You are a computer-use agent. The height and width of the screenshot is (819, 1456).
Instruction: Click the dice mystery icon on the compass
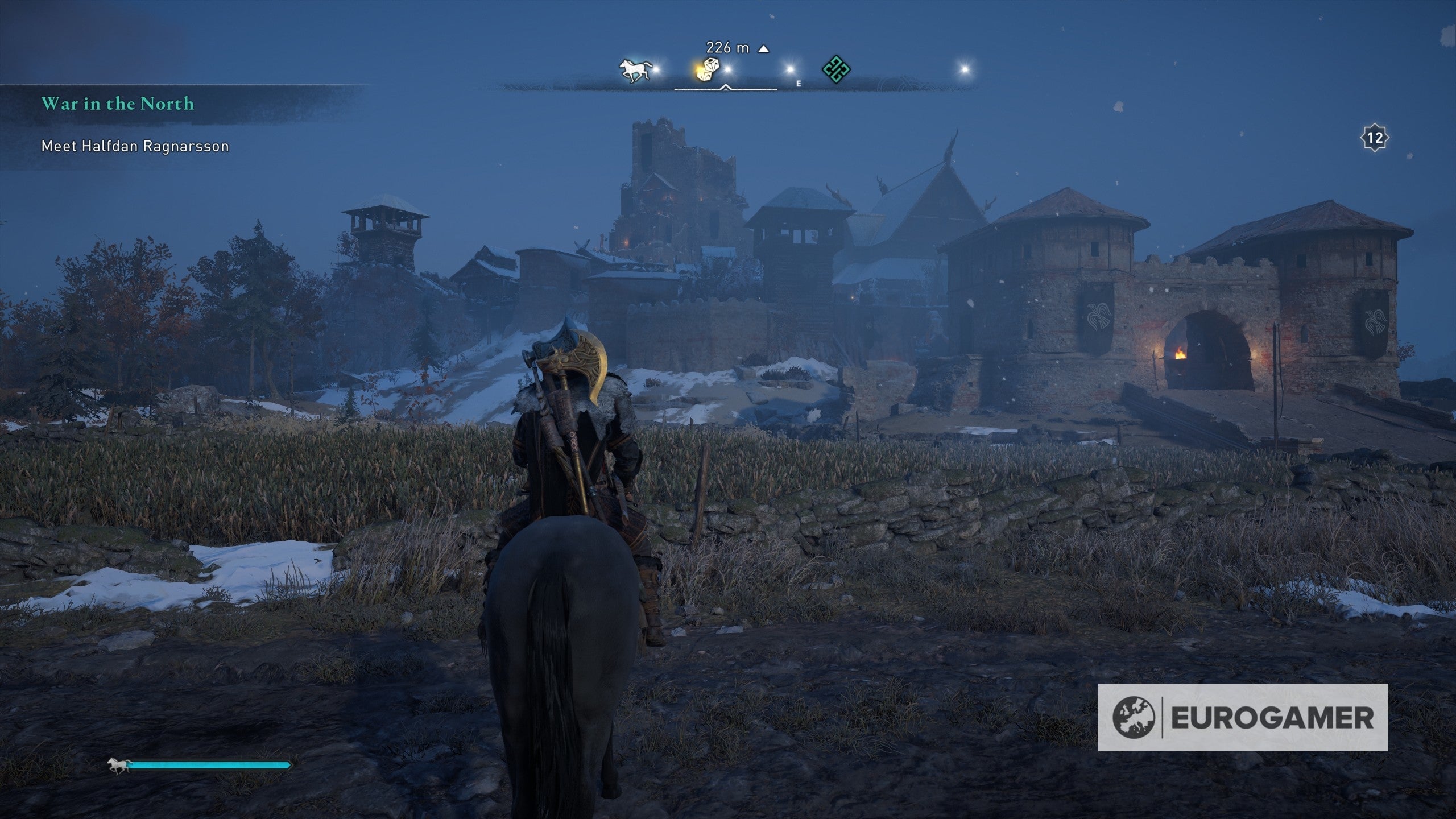coord(708,69)
